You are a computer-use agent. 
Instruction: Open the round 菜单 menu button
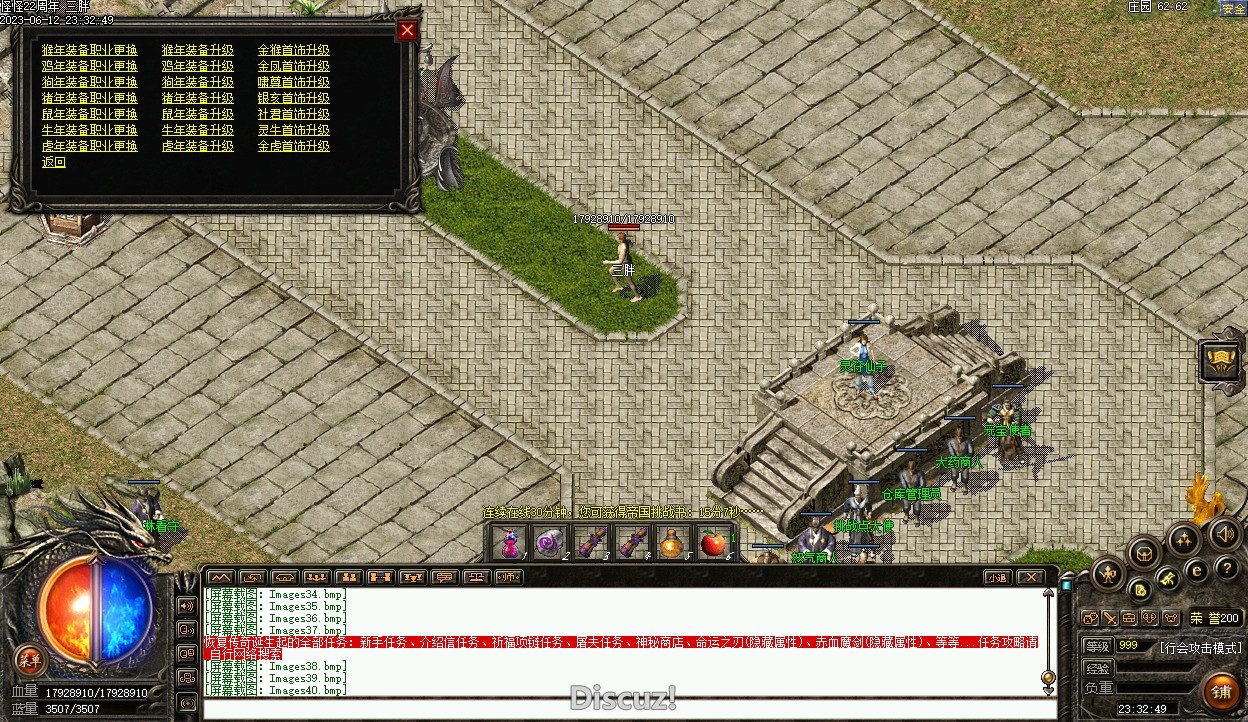(x=30, y=659)
